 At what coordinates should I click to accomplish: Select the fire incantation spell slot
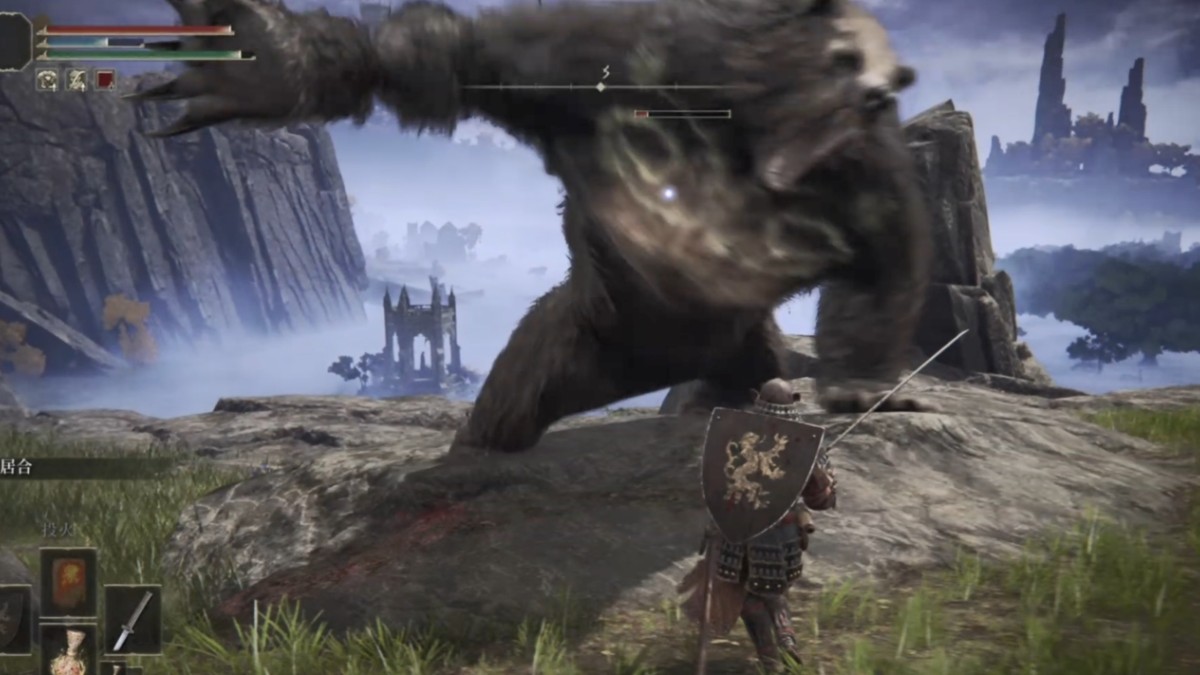(x=68, y=582)
